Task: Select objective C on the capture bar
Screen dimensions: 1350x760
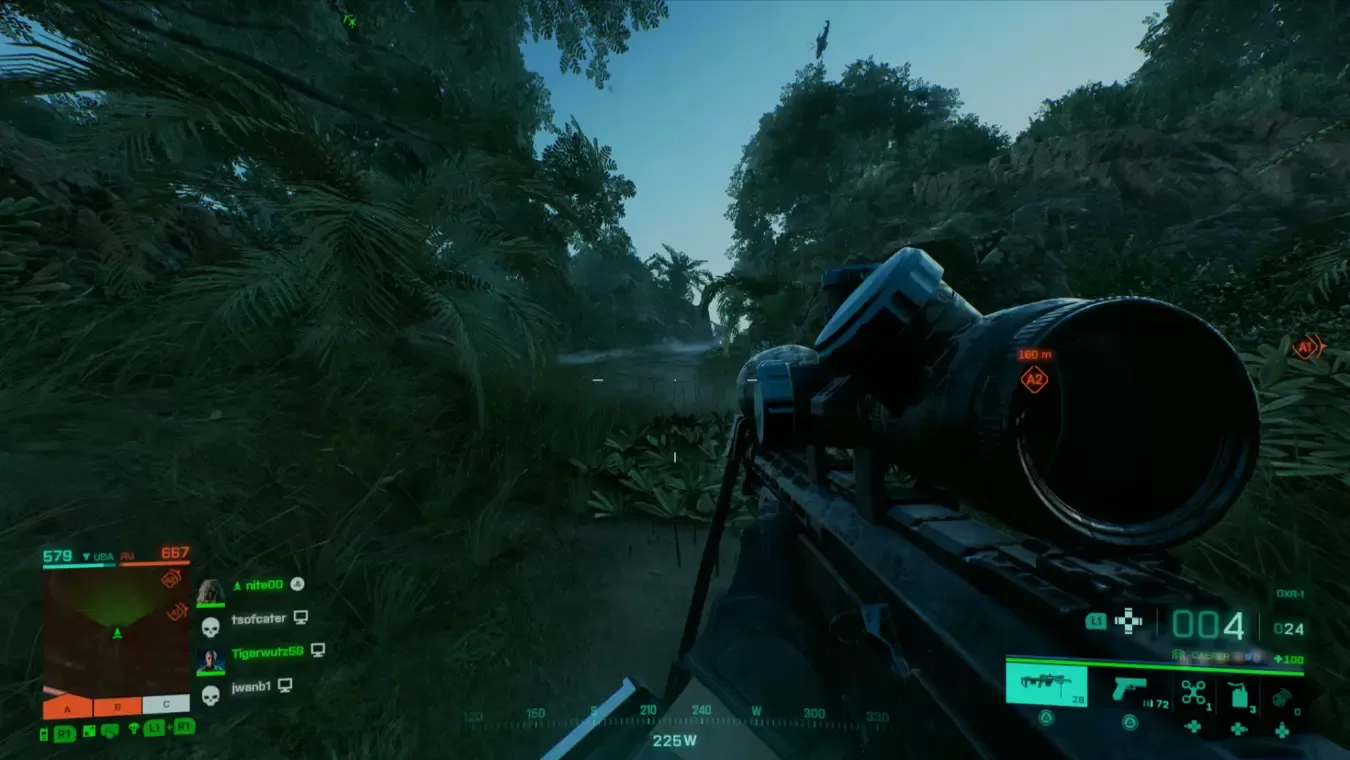Action: [165, 705]
